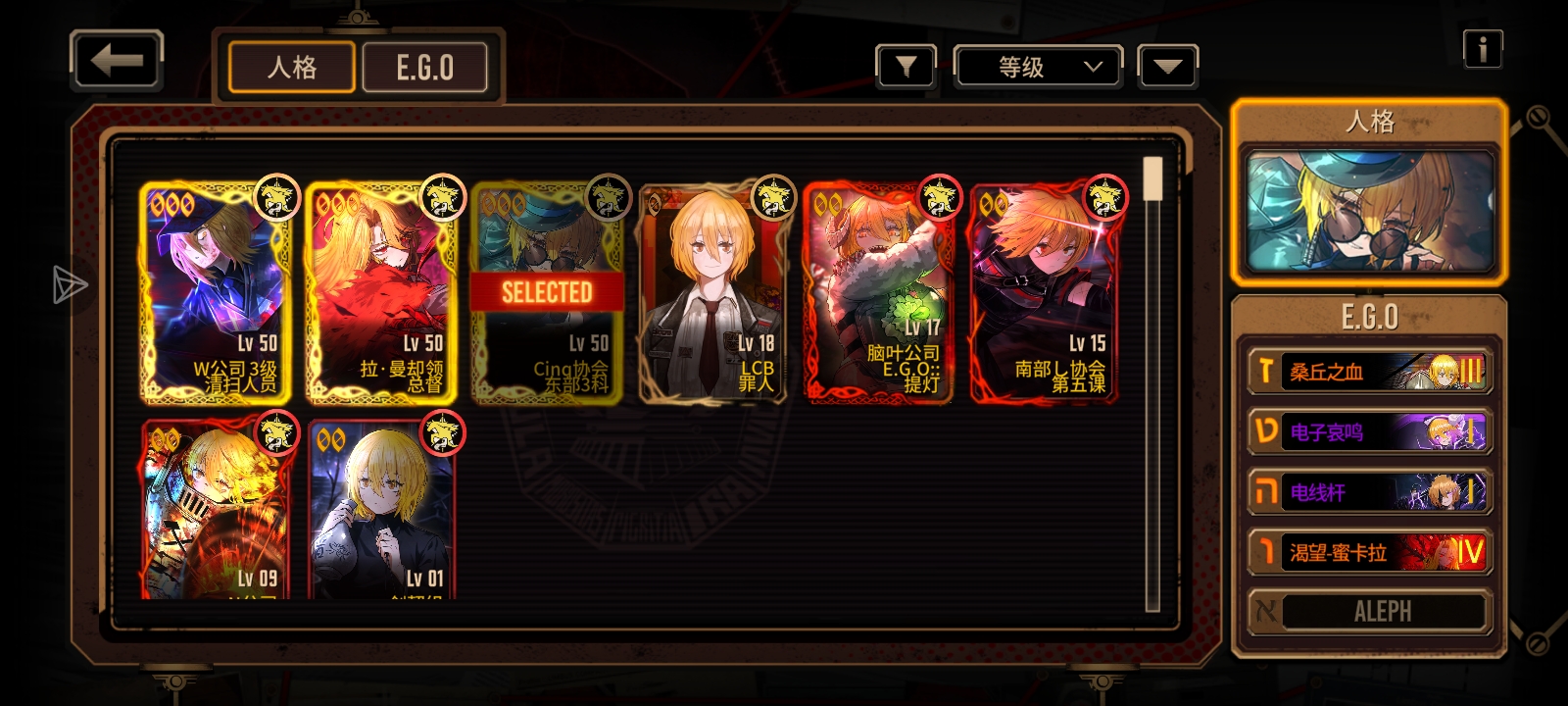Pick the 拉·曼却领总督 identity card
The height and width of the screenshot is (706, 1568).
(381, 292)
